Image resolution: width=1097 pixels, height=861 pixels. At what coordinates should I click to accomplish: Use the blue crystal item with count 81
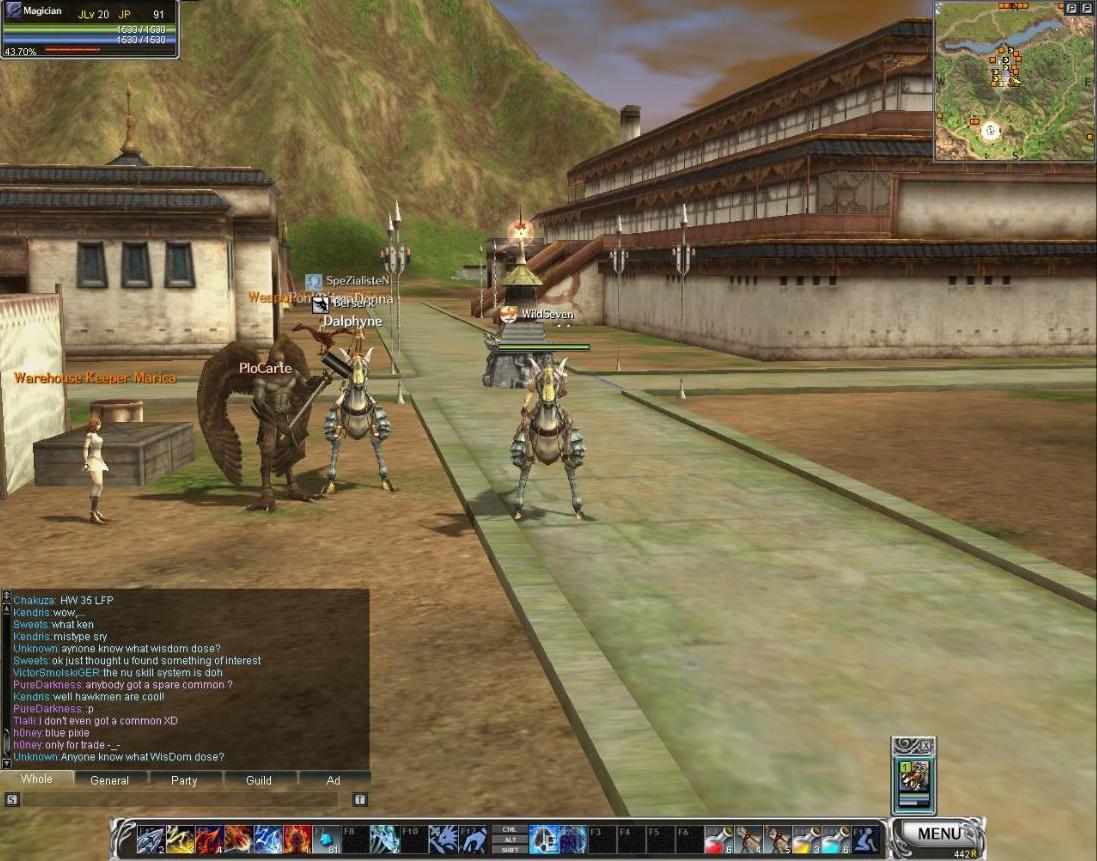[x=326, y=839]
